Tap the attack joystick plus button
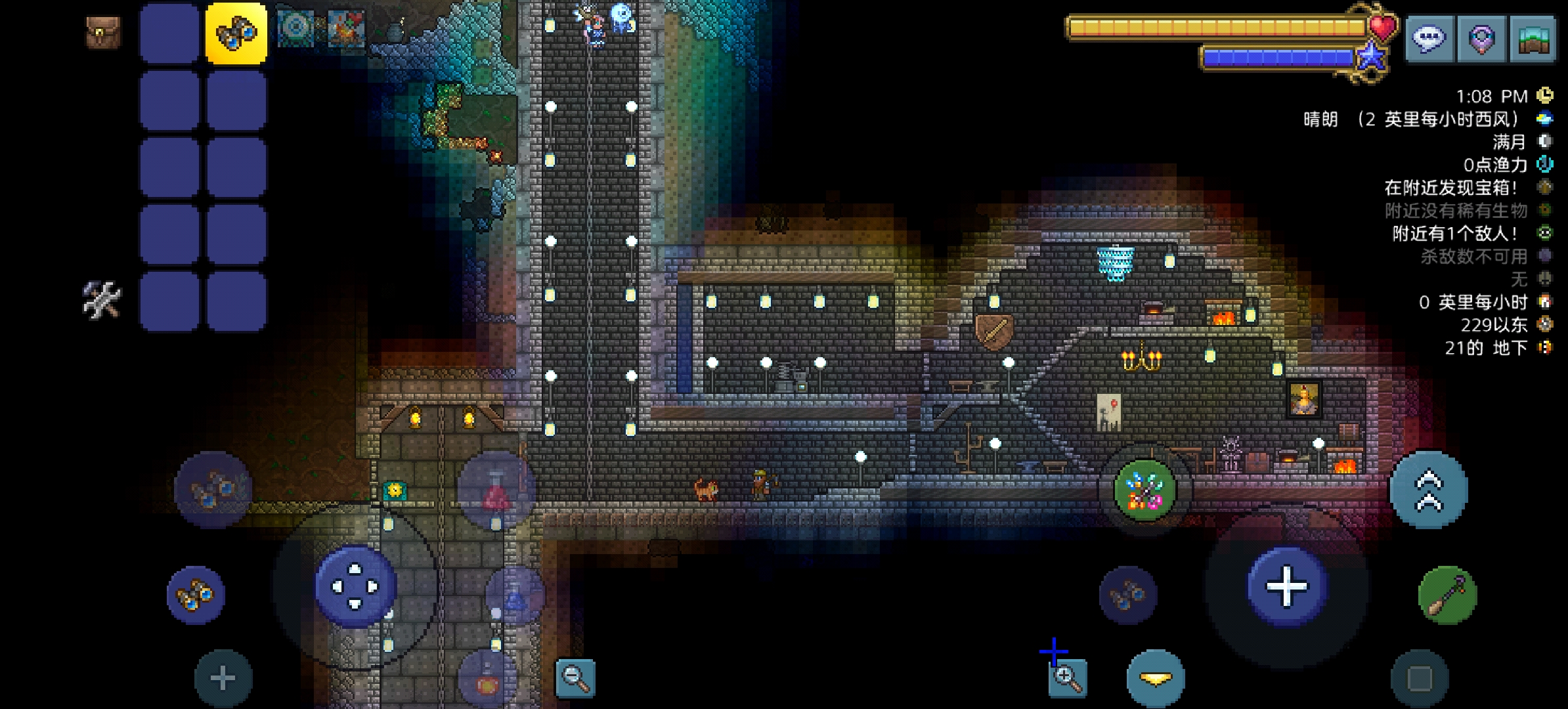This screenshot has width=1568, height=709. tap(1286, 586)
